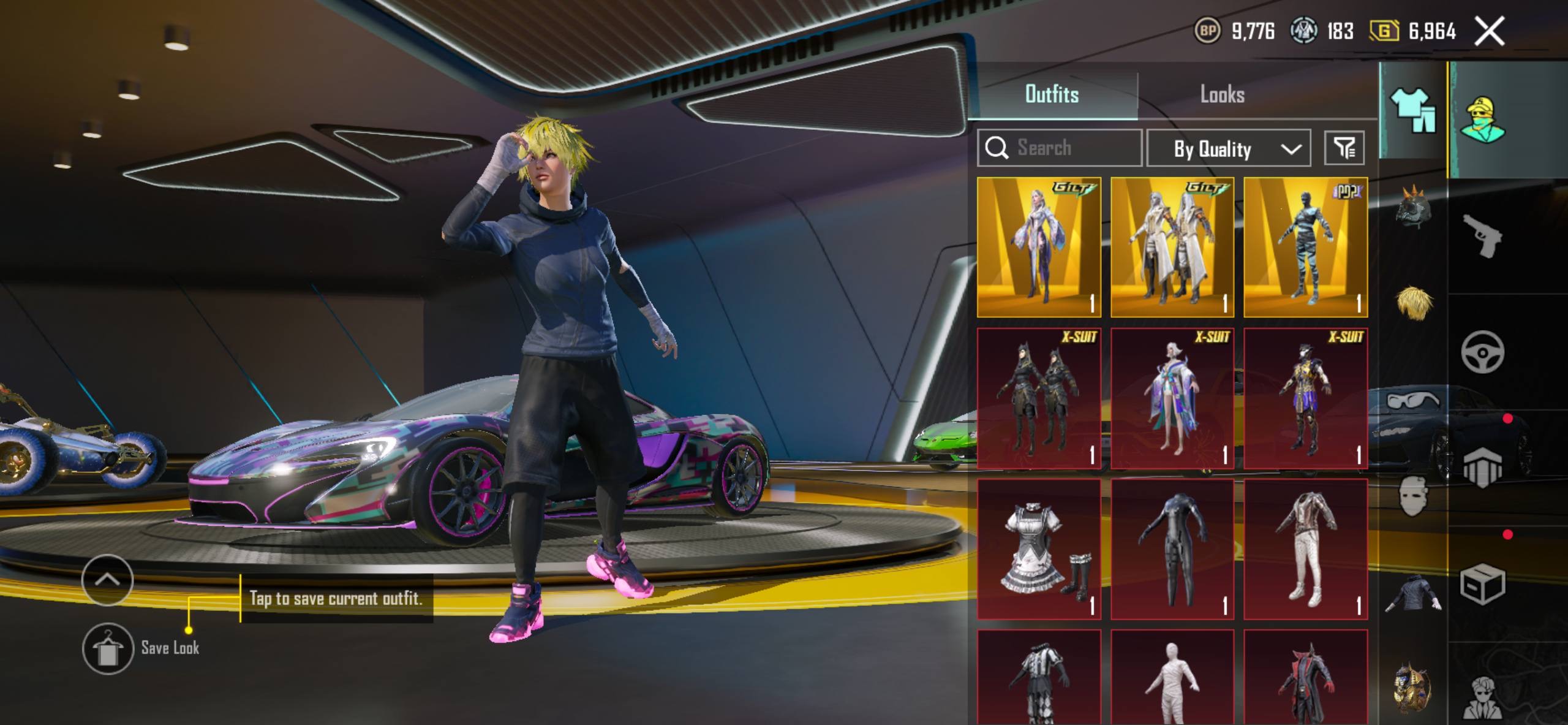Open the outfit filter options
1568x725 pixels.
[x=1344, y=148]
